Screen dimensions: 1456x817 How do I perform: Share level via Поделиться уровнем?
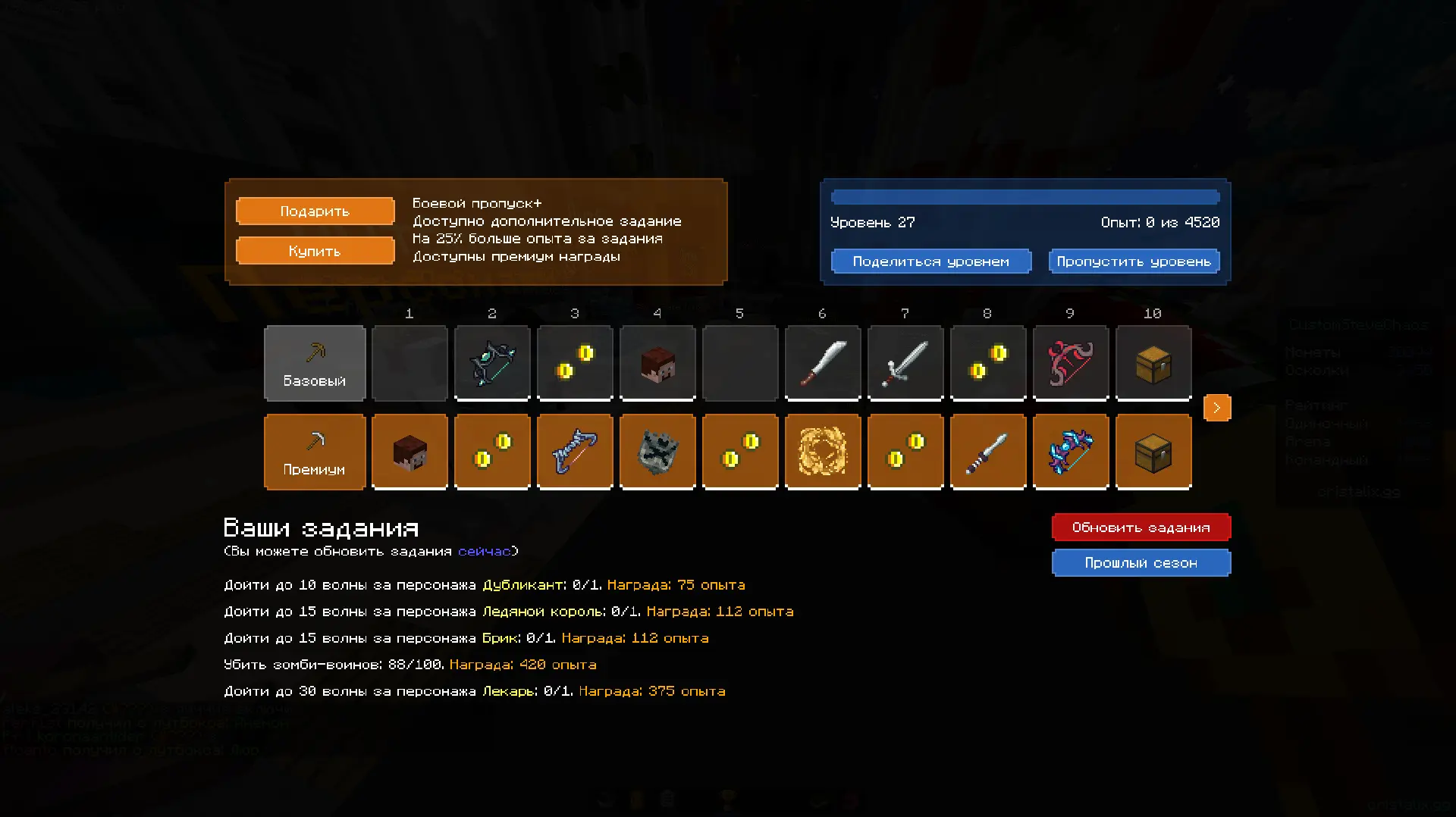tap(930, 261)
